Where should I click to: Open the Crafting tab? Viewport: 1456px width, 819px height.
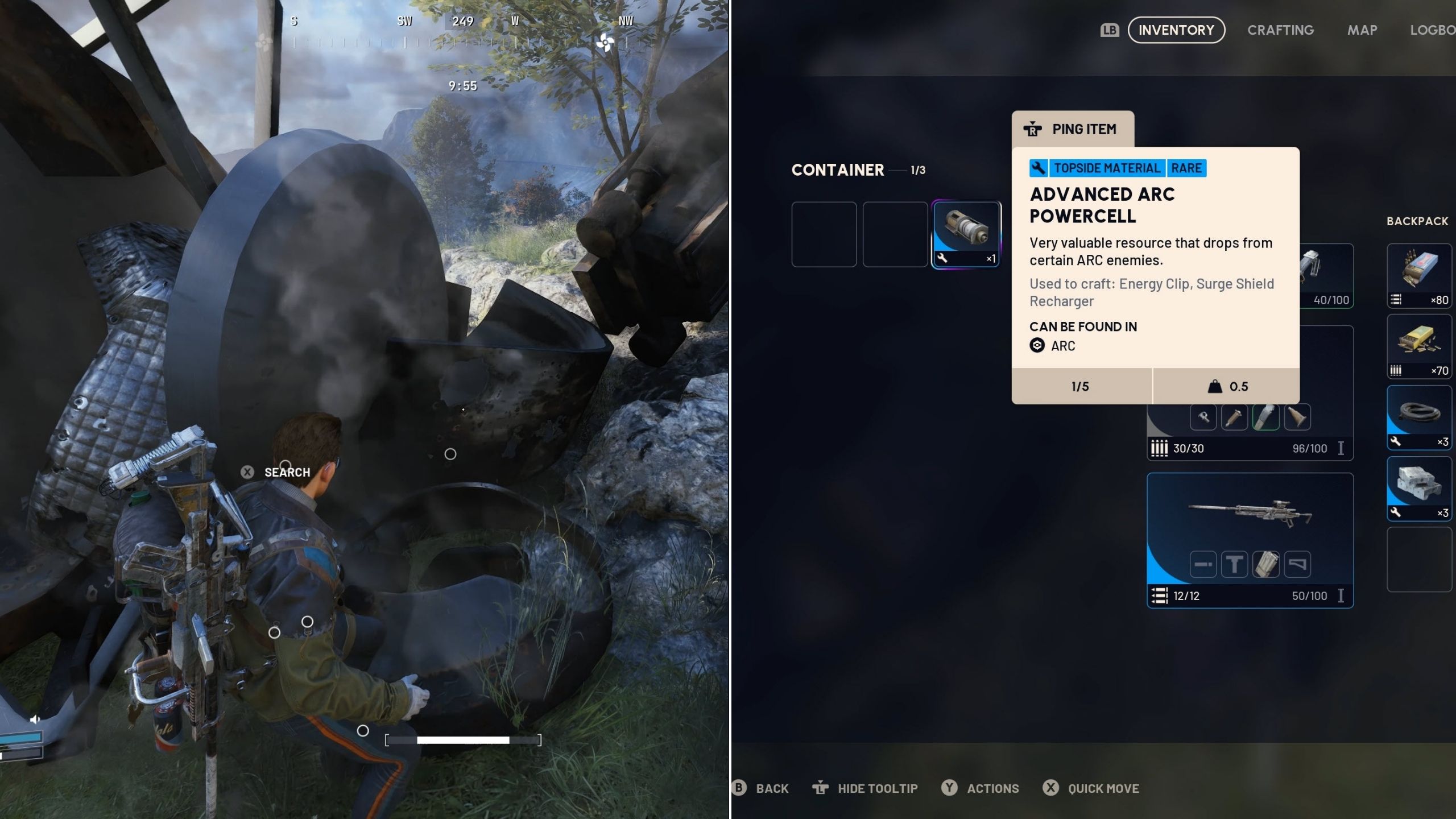pyautogui.click(x=1280, y=30)
